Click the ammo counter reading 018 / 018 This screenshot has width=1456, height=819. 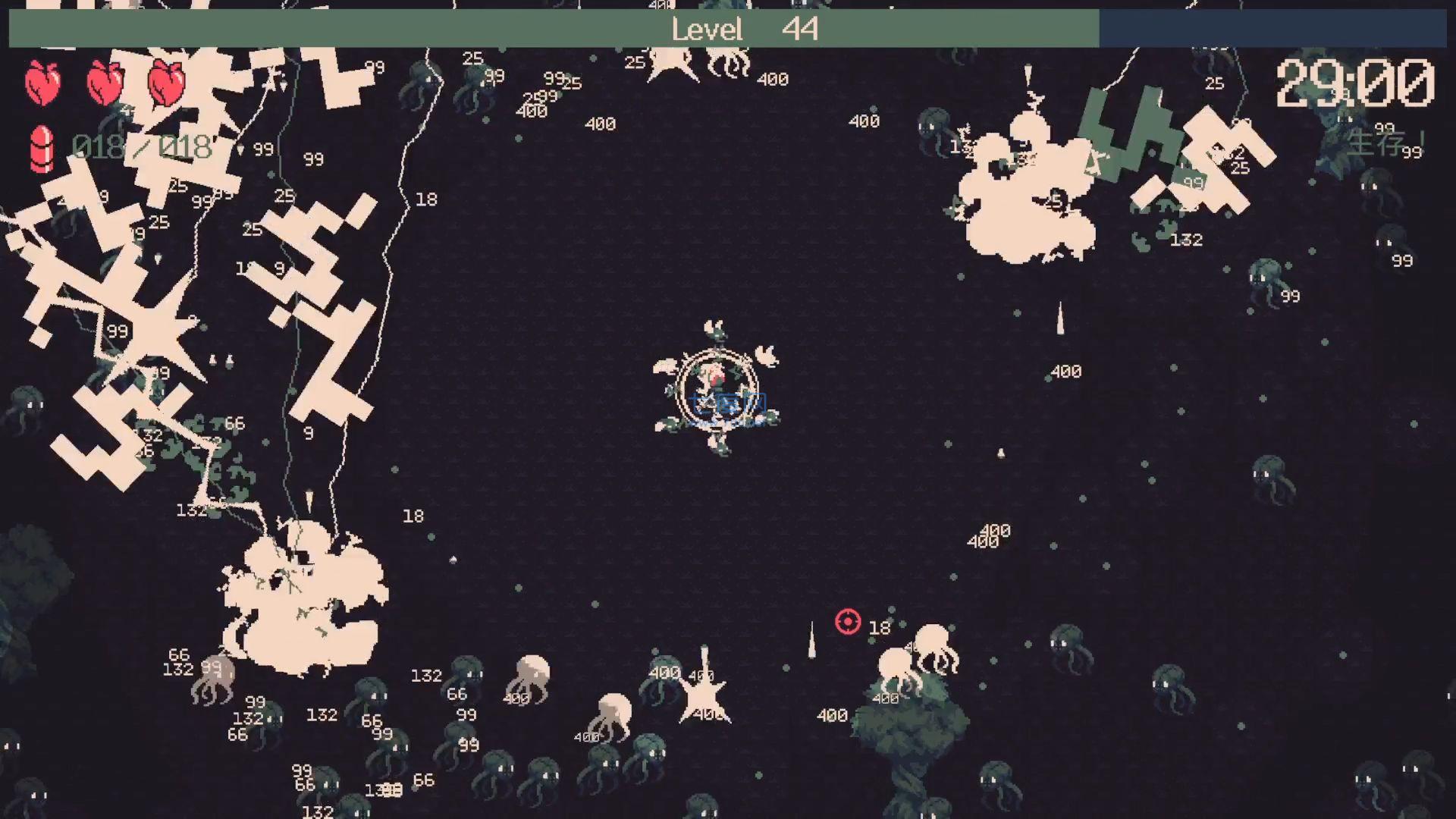point(140,146)
